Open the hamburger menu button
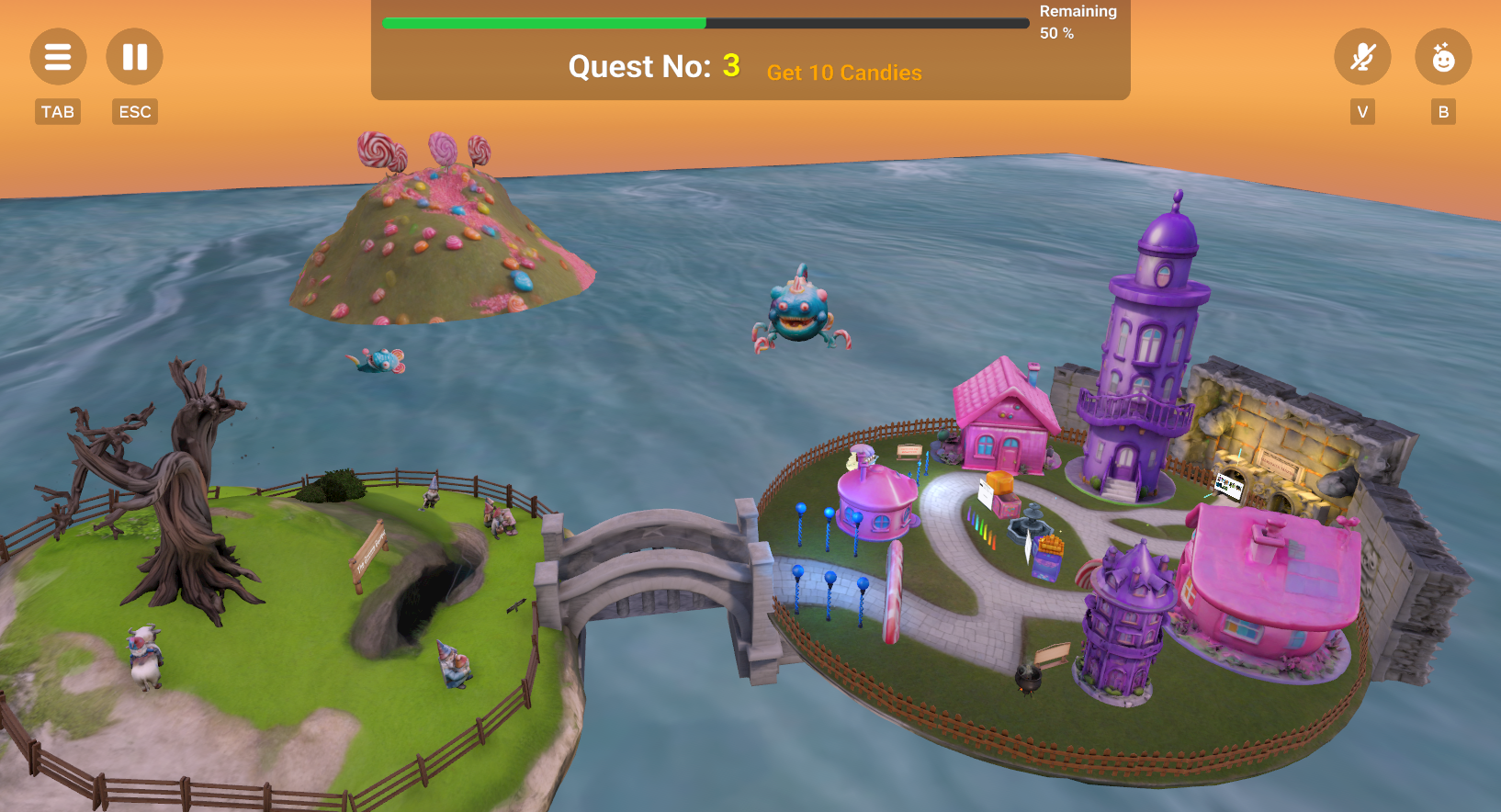 (58, 57)
